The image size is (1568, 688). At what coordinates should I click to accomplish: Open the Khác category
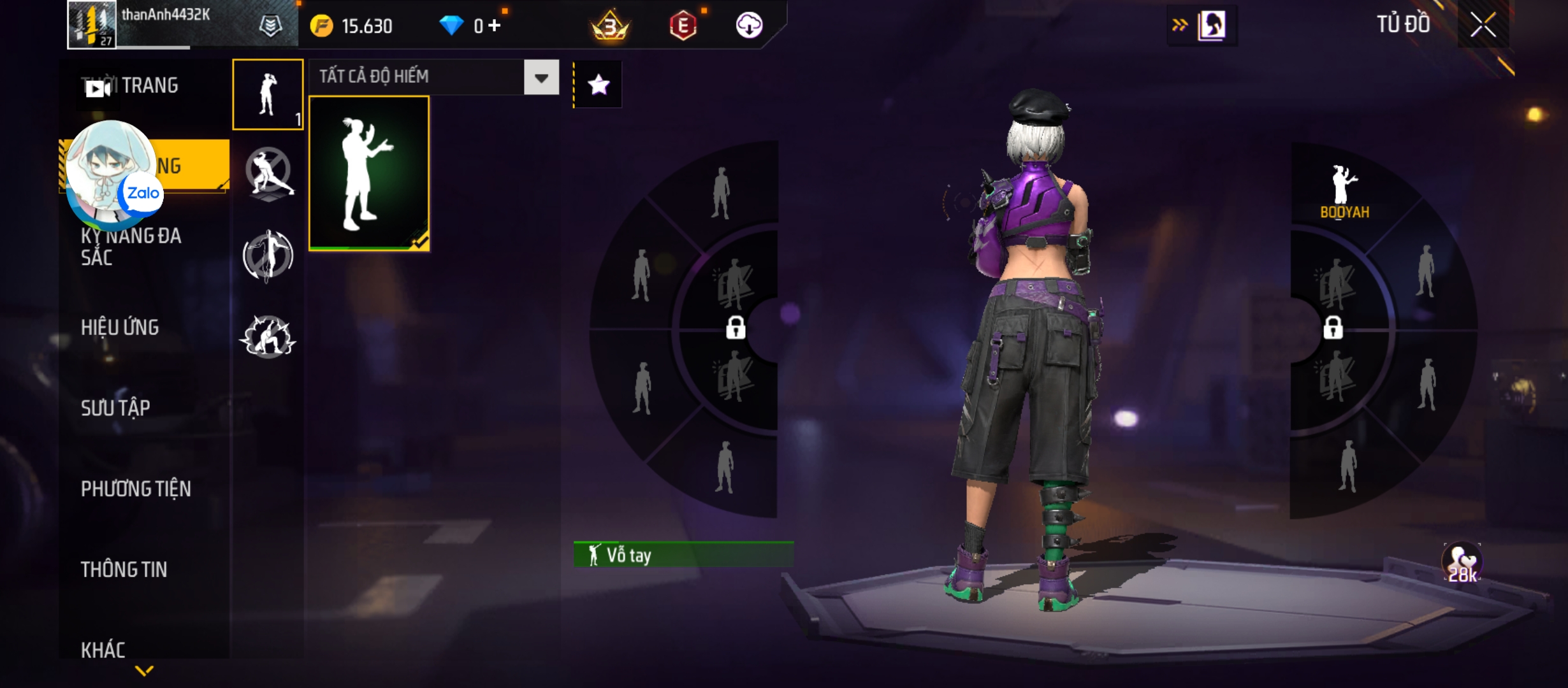[x=103, y=650]
